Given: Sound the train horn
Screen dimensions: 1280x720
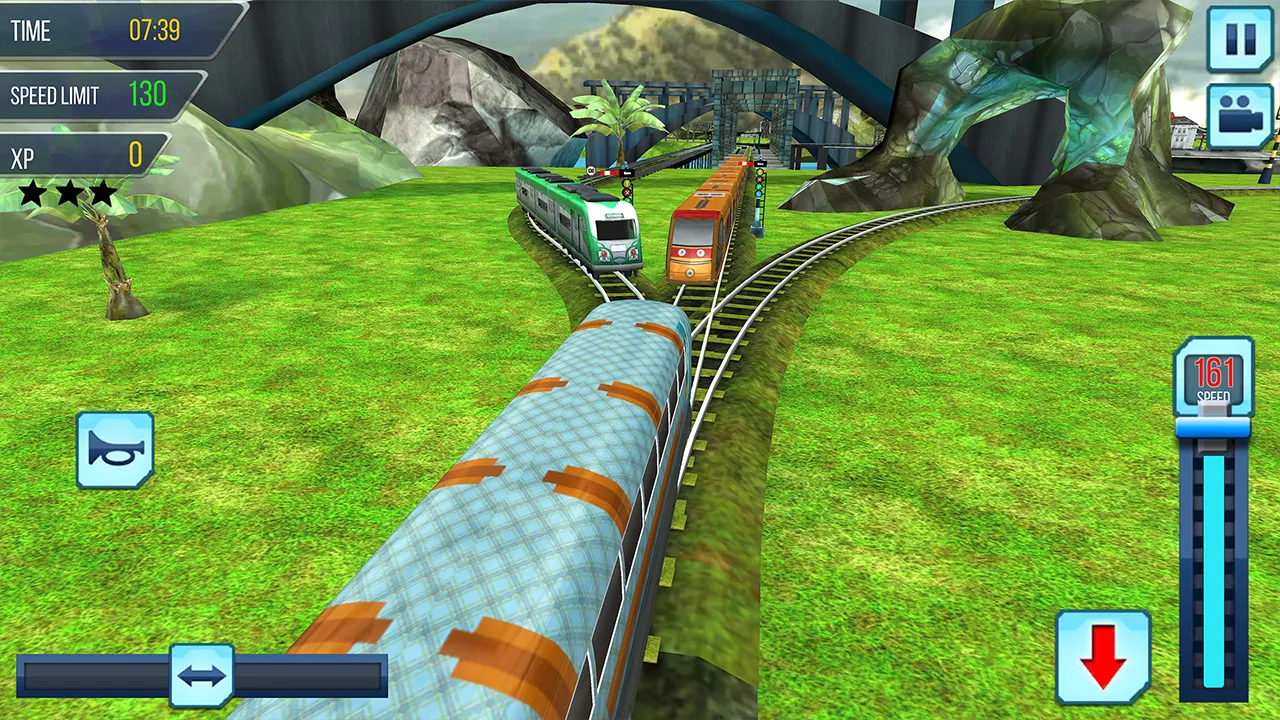Looking at the screenshot, I should pos(115,450).
